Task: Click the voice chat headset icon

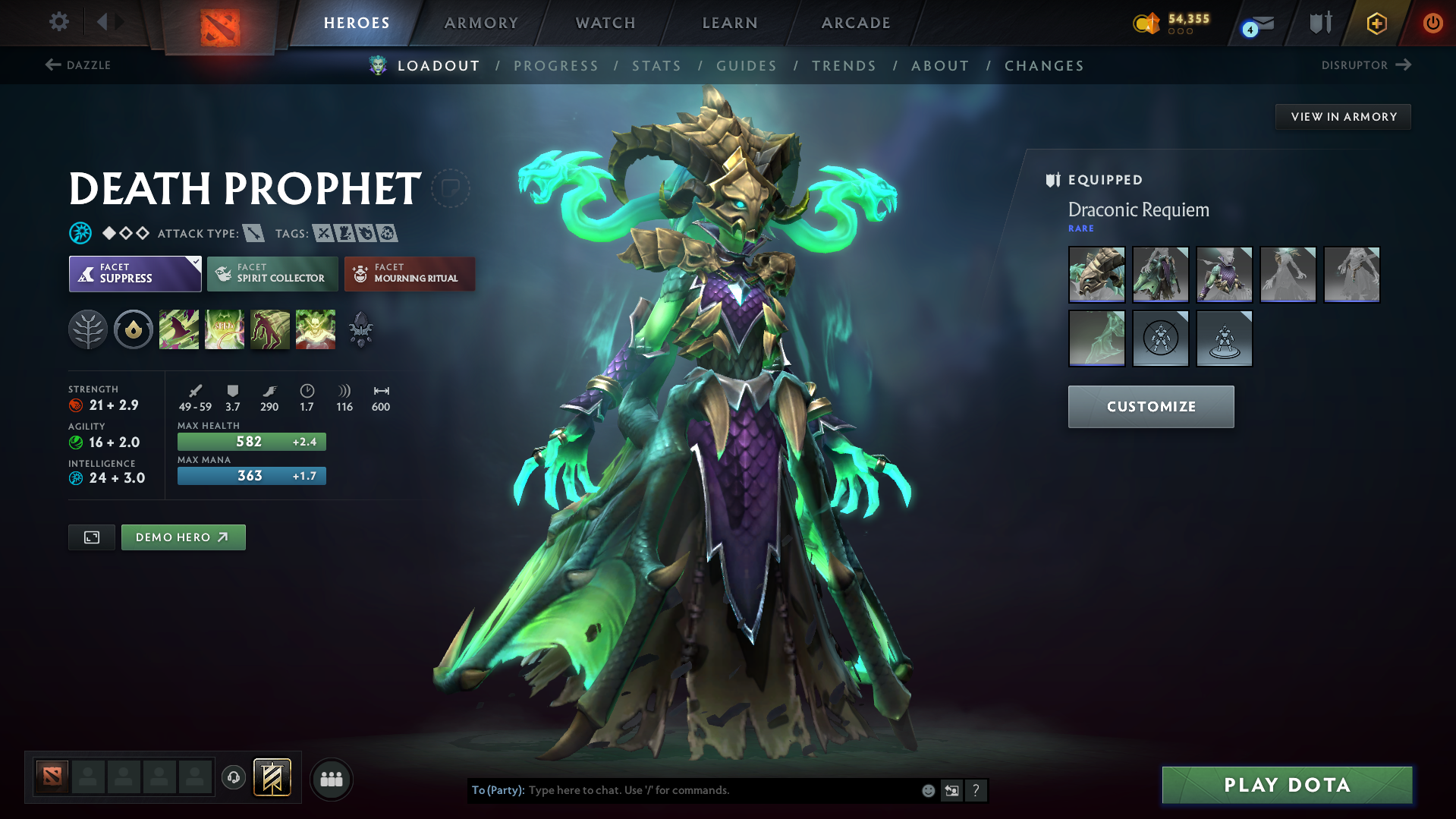Action: coord(233,777)
